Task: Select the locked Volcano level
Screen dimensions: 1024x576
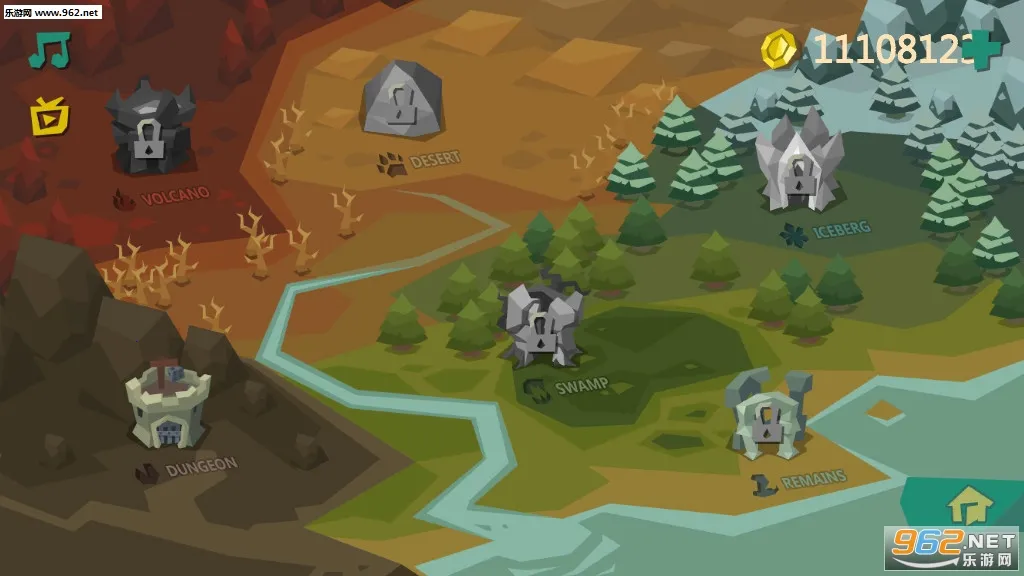Action: [150, 130]
